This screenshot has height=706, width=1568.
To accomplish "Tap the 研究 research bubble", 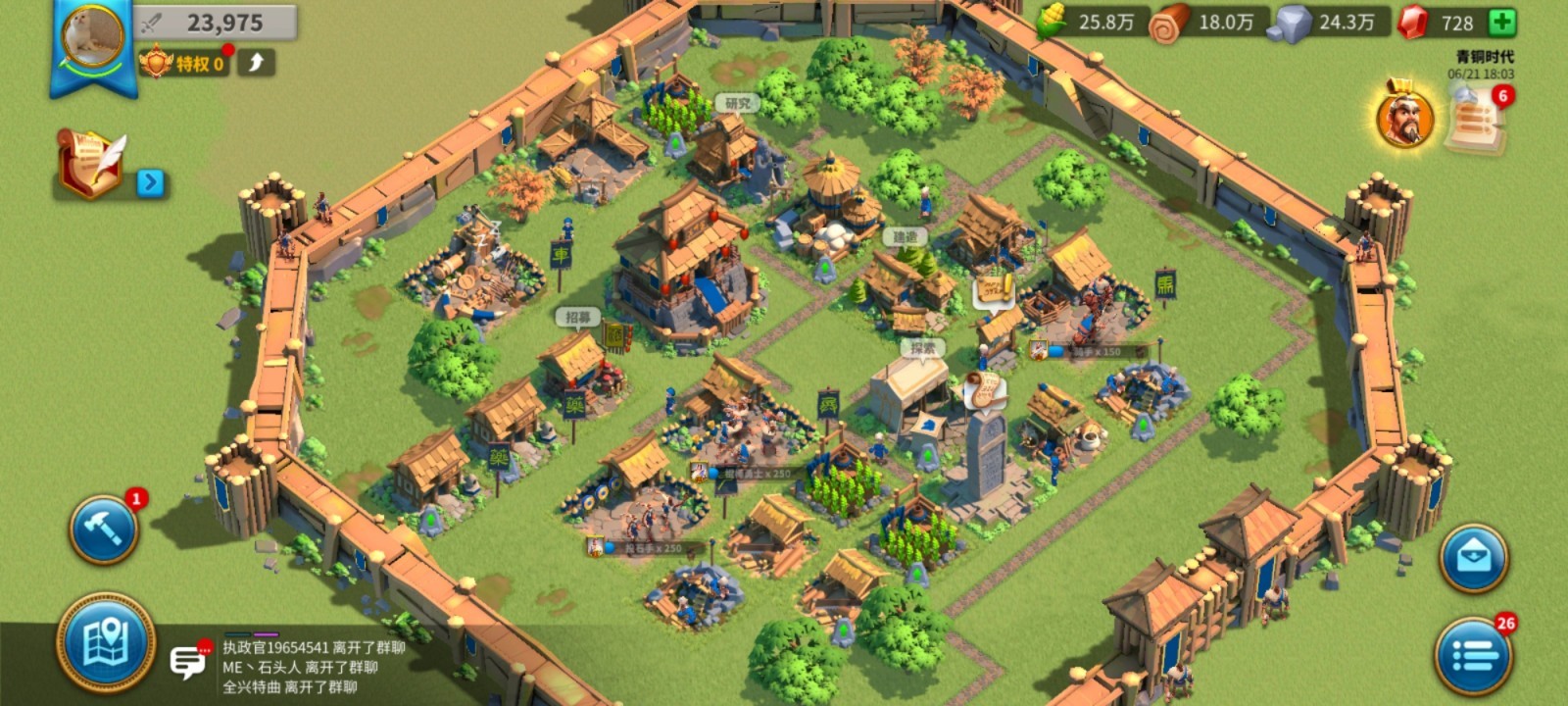I will pos(738,103).
